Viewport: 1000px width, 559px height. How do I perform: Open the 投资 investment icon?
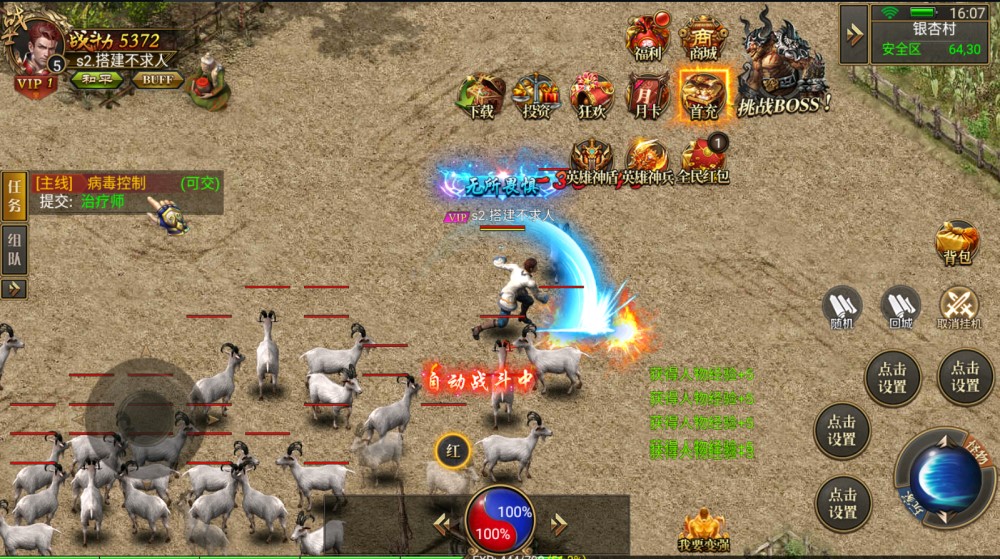point(537,96)
